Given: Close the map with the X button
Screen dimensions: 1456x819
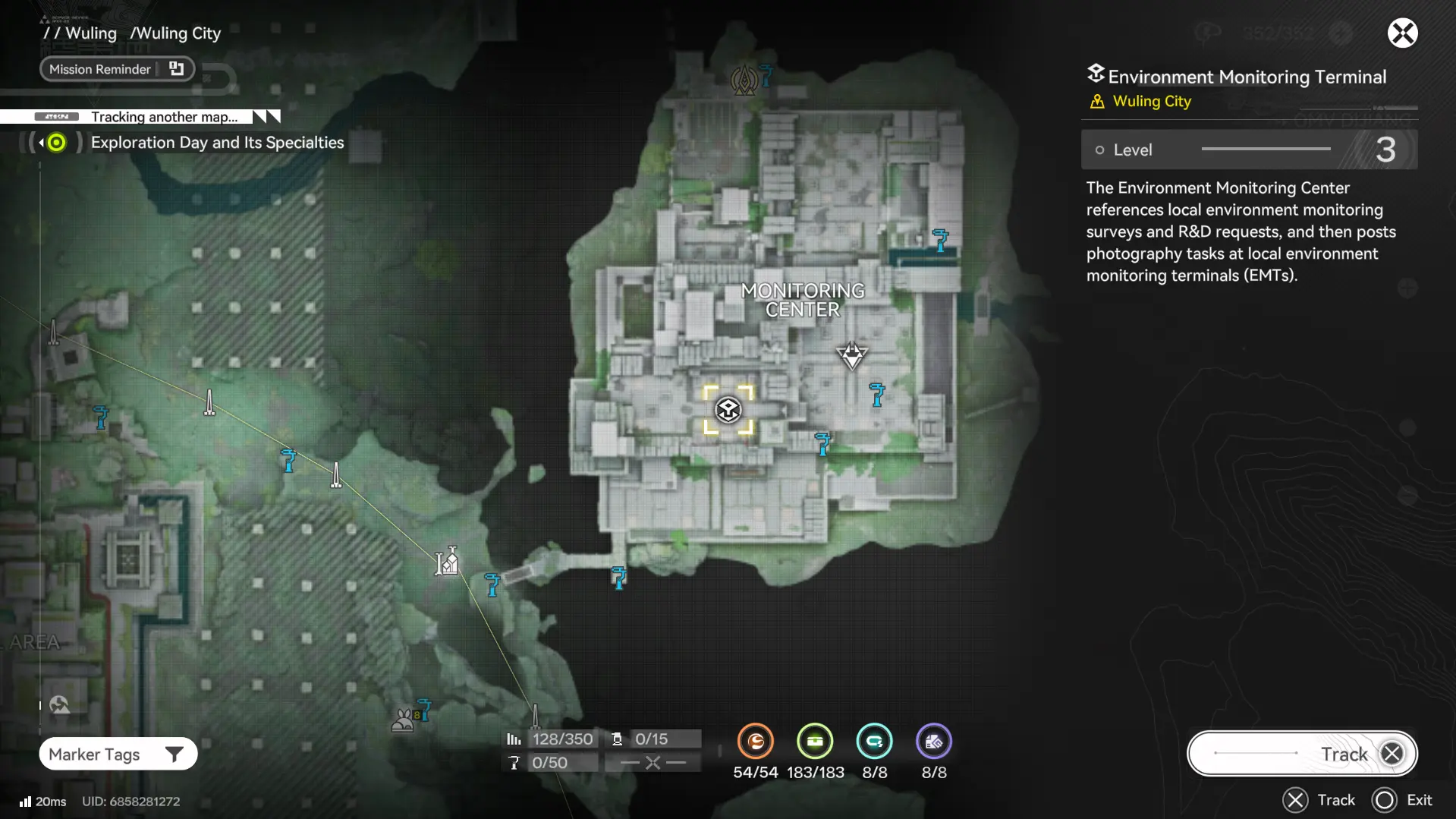Looking at the screenshot, I should (1402, 33).
